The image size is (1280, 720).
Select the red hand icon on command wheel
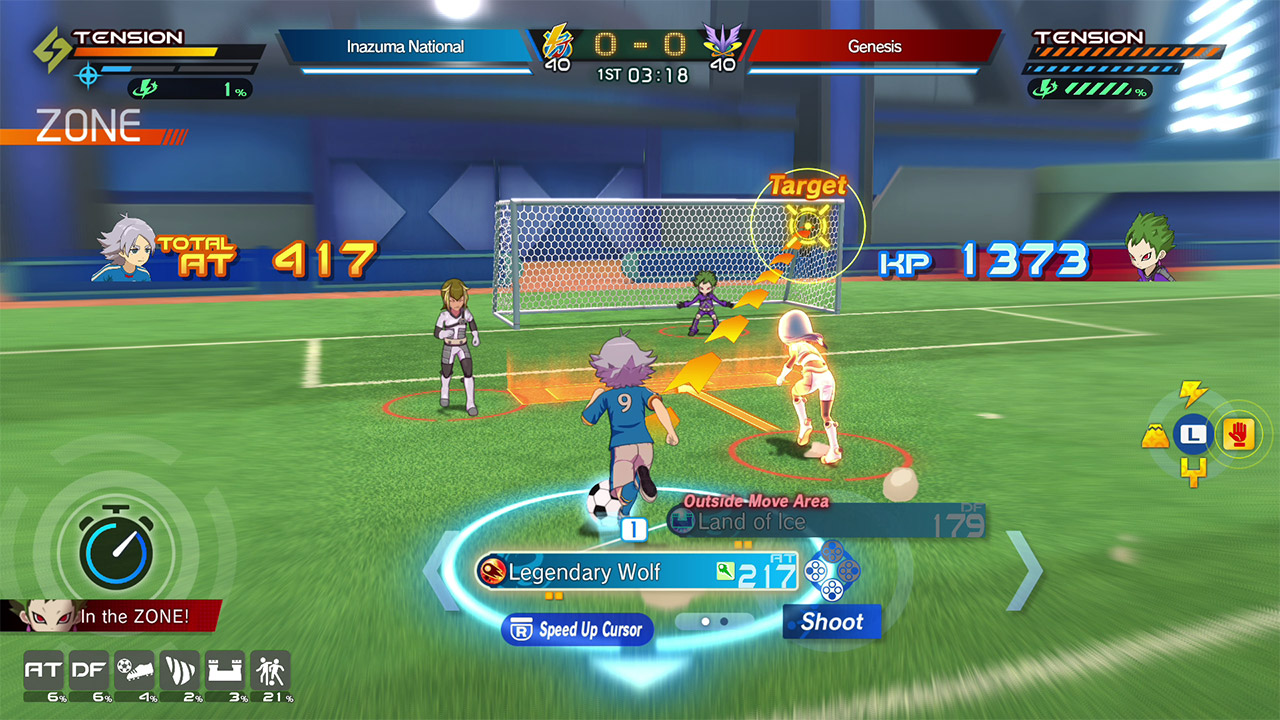(x=1238, y=435)
